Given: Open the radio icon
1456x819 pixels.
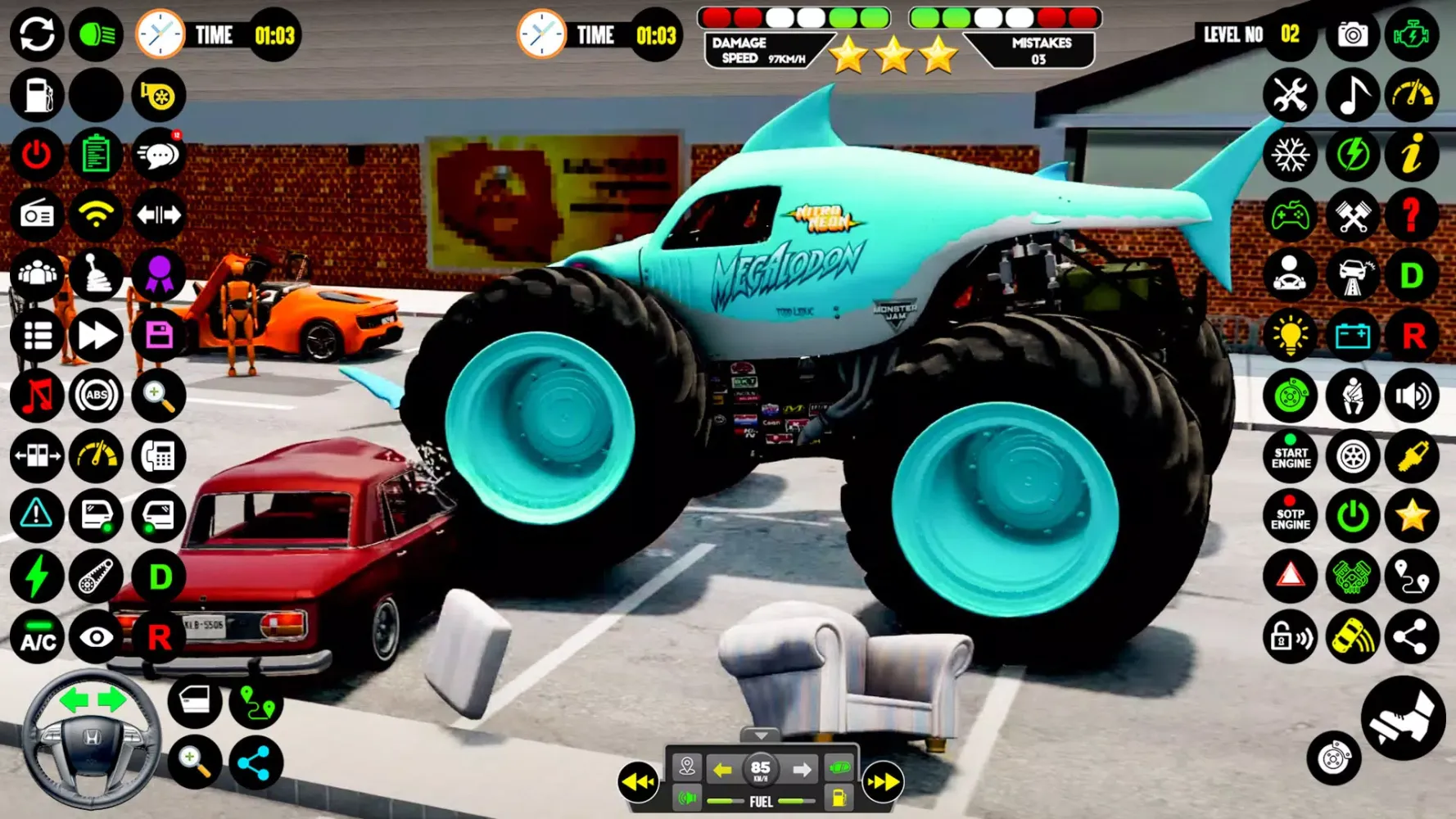Looking at the screenshot, I should tap(36, 215).
